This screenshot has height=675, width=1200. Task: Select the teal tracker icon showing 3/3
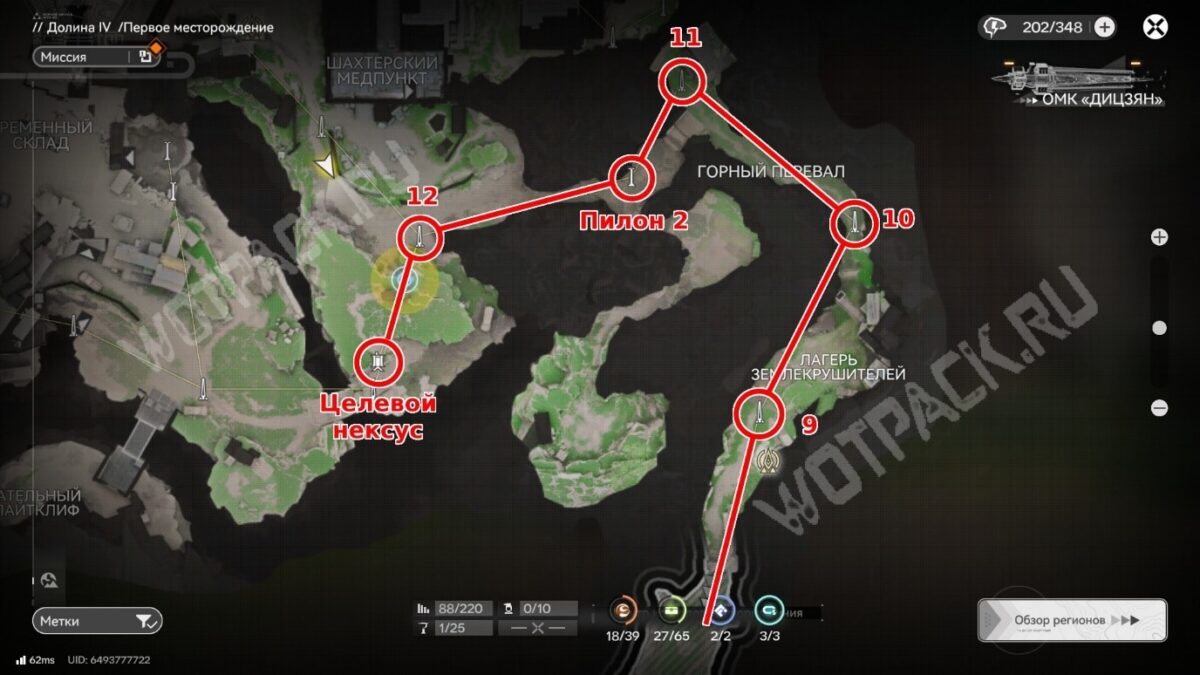(x=768, y=608)
